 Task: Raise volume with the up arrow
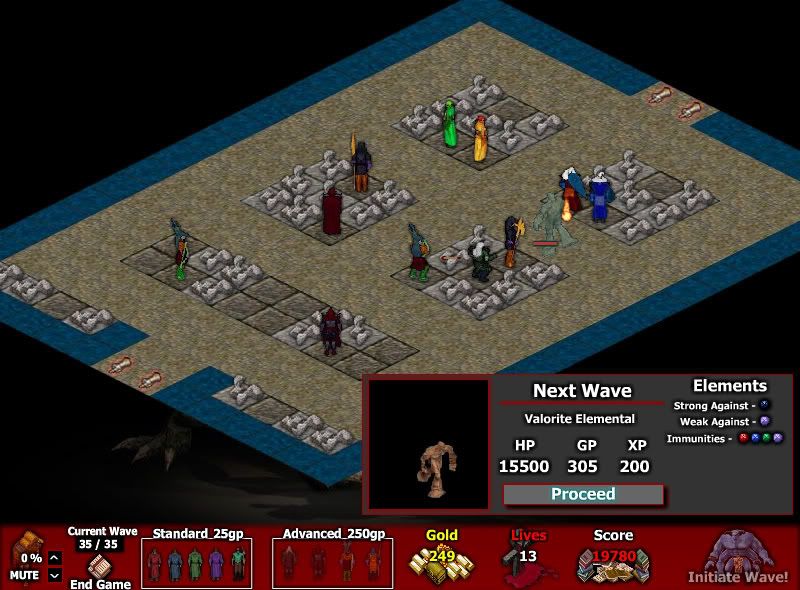54,558
